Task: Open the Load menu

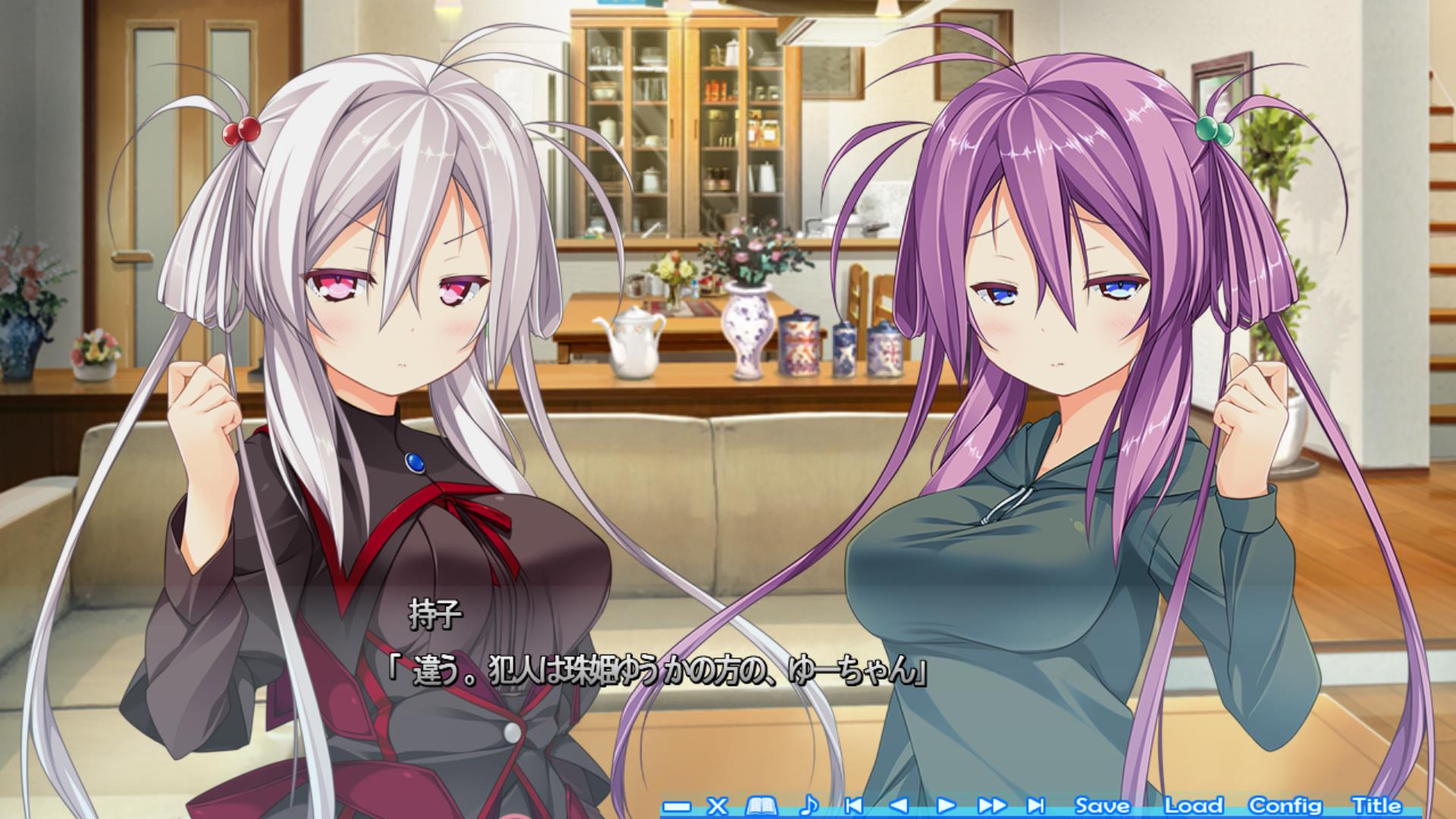Action: coord(1194,805)
